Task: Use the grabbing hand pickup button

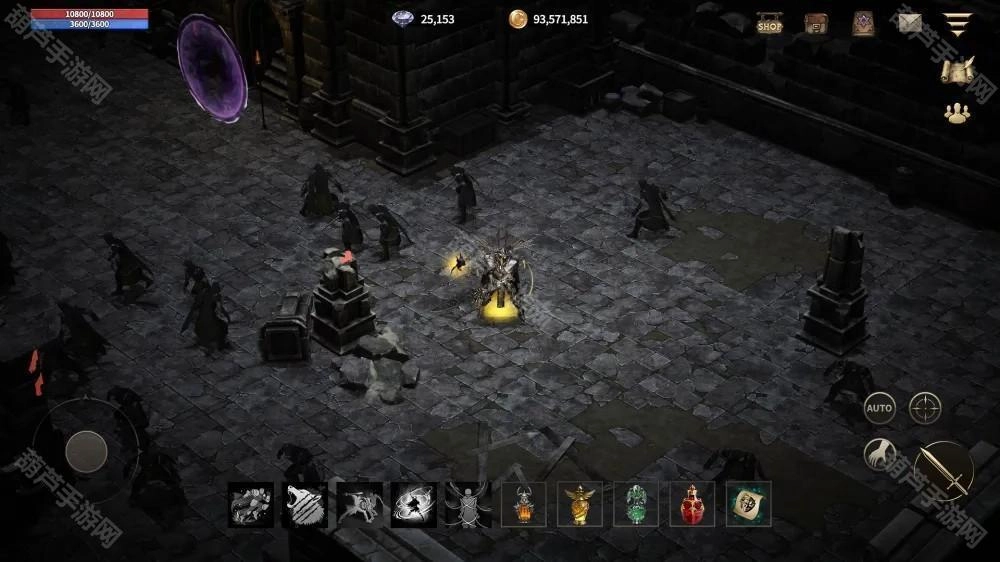Action: tap(880, 455)
